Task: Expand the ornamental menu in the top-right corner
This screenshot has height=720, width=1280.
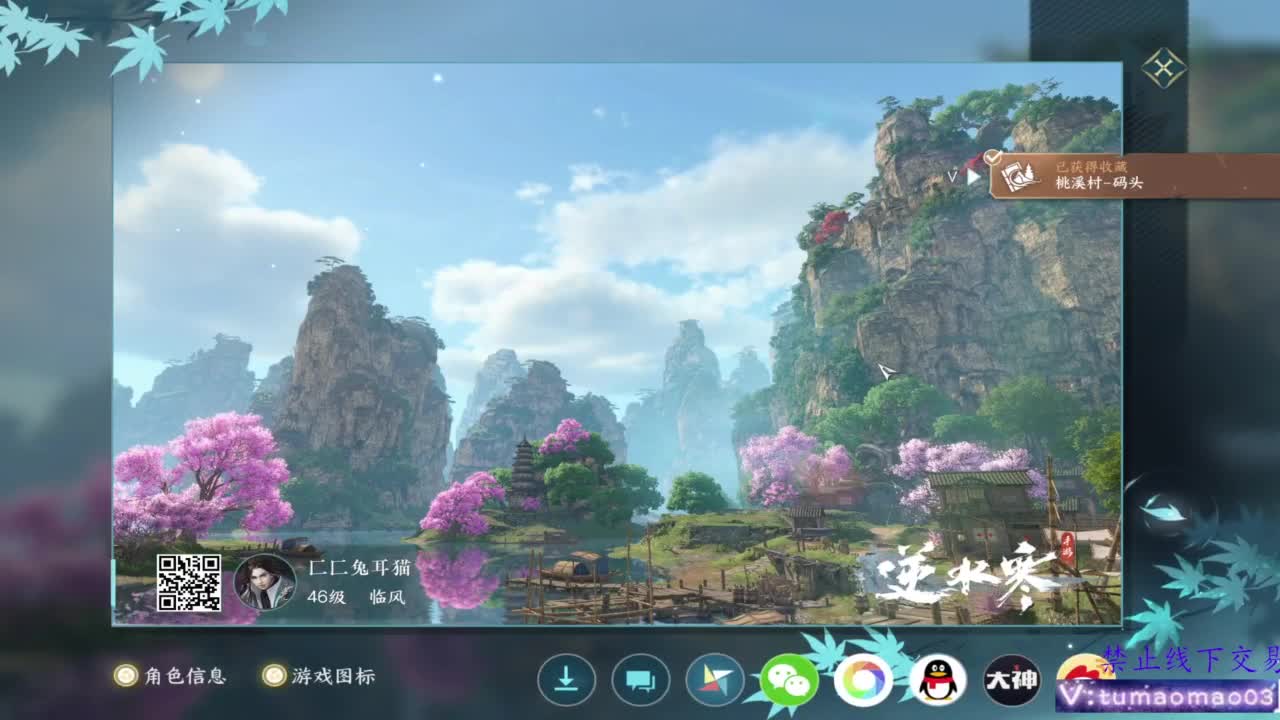Action: point(1162,70)
